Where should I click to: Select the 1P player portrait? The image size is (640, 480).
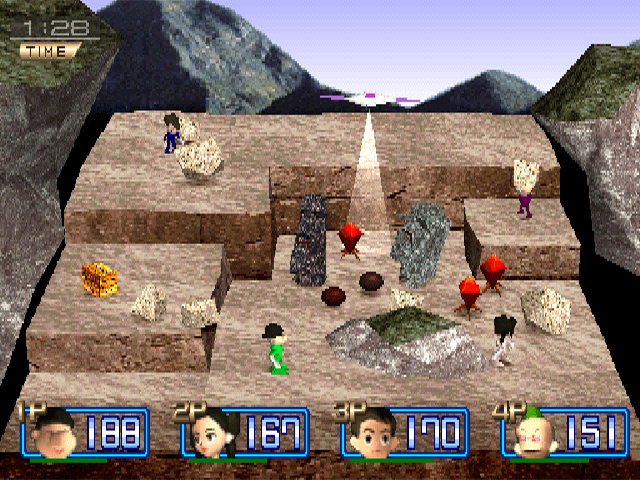tap(53, 434)
